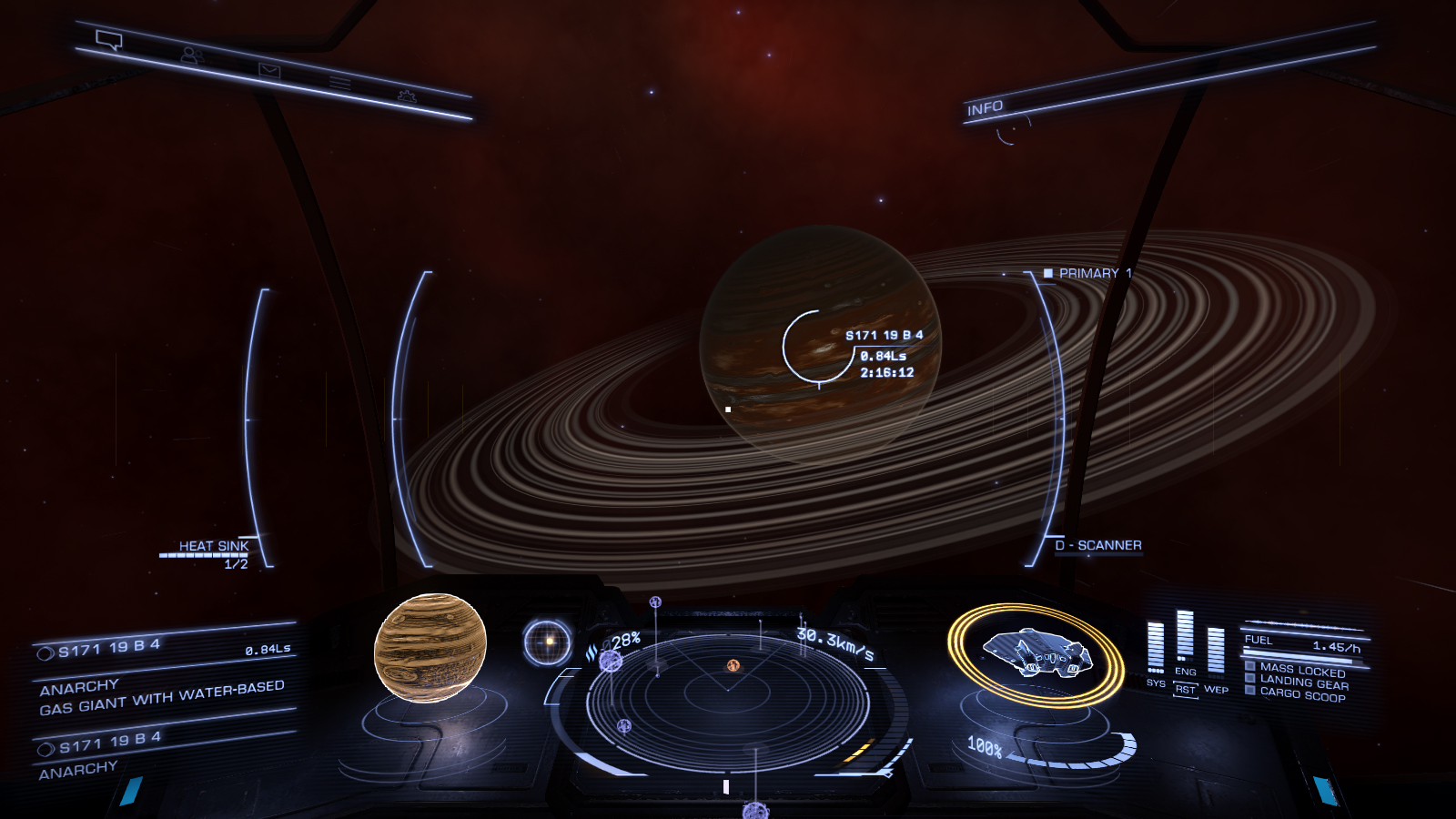
Task: Open the INFO panel
Action: pyautogui.click(x=985, y=108)
